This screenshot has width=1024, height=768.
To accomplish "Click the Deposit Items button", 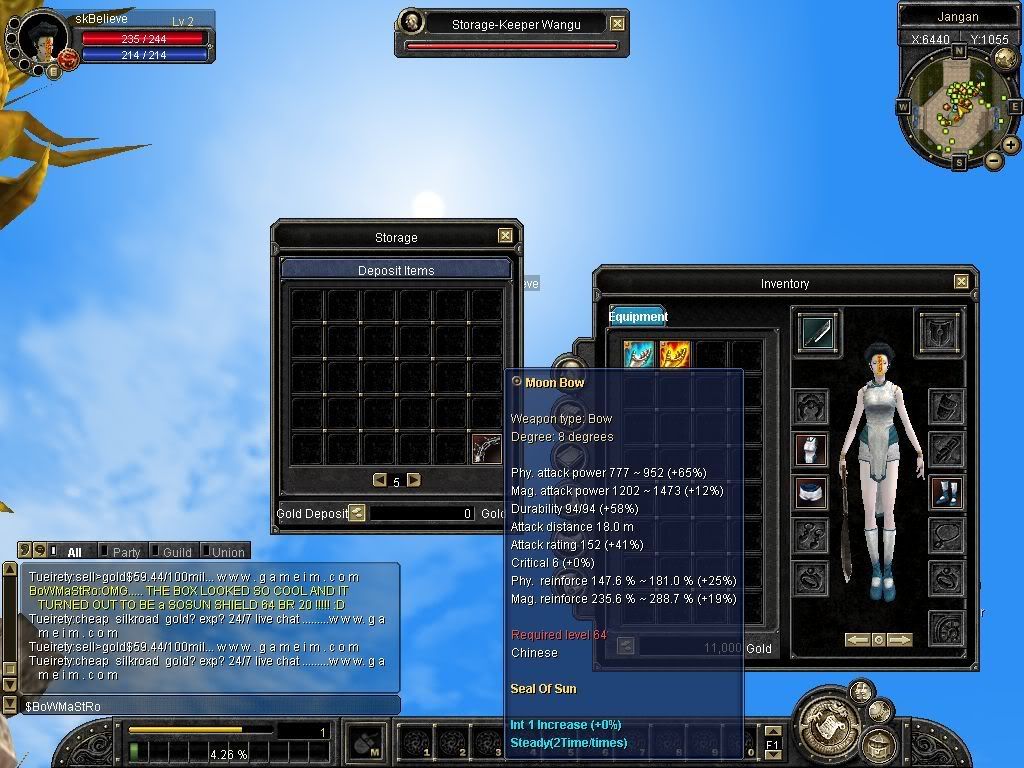I will [396, 270].
